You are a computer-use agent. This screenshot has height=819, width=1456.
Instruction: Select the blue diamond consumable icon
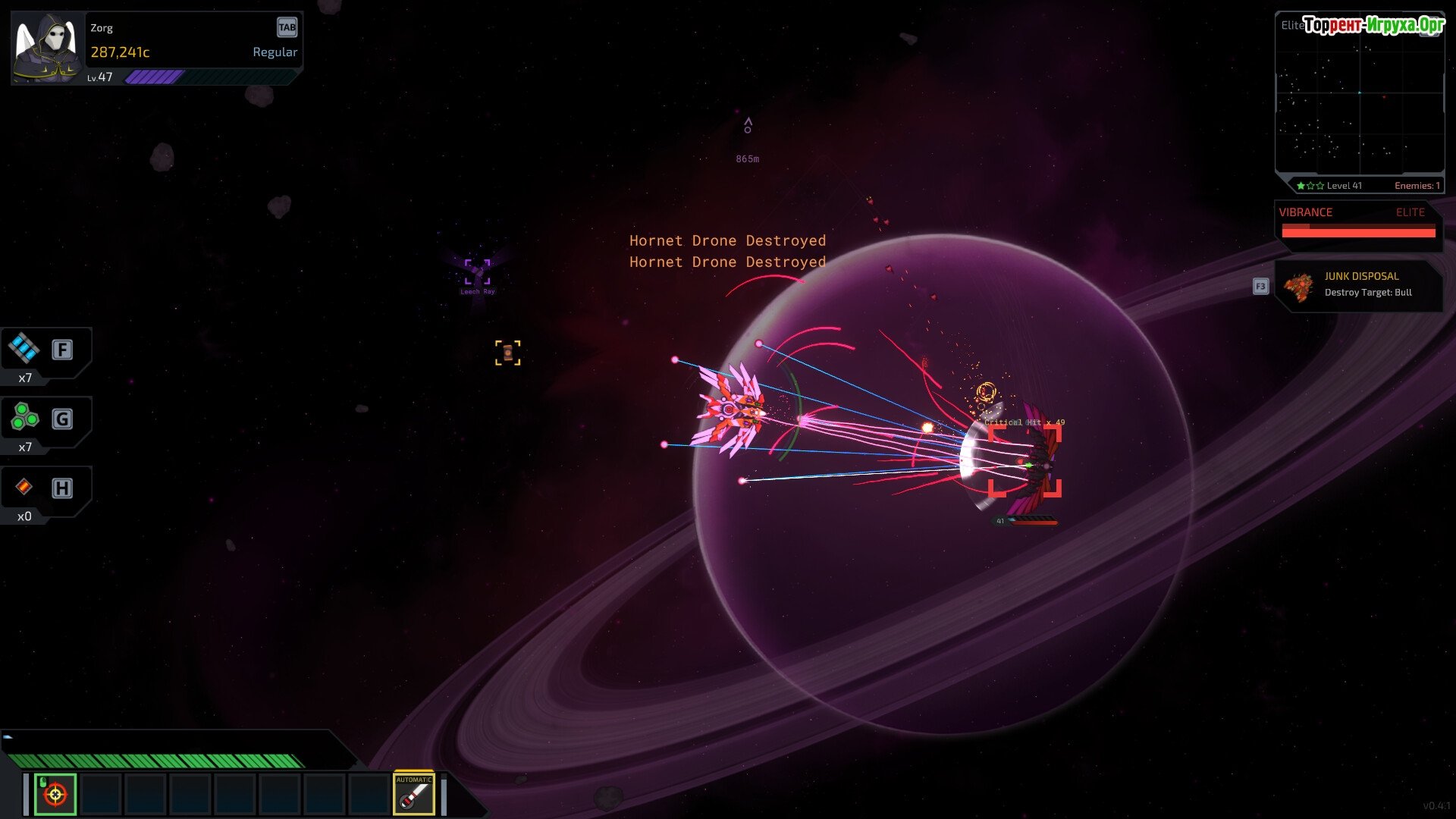[24, 348]
